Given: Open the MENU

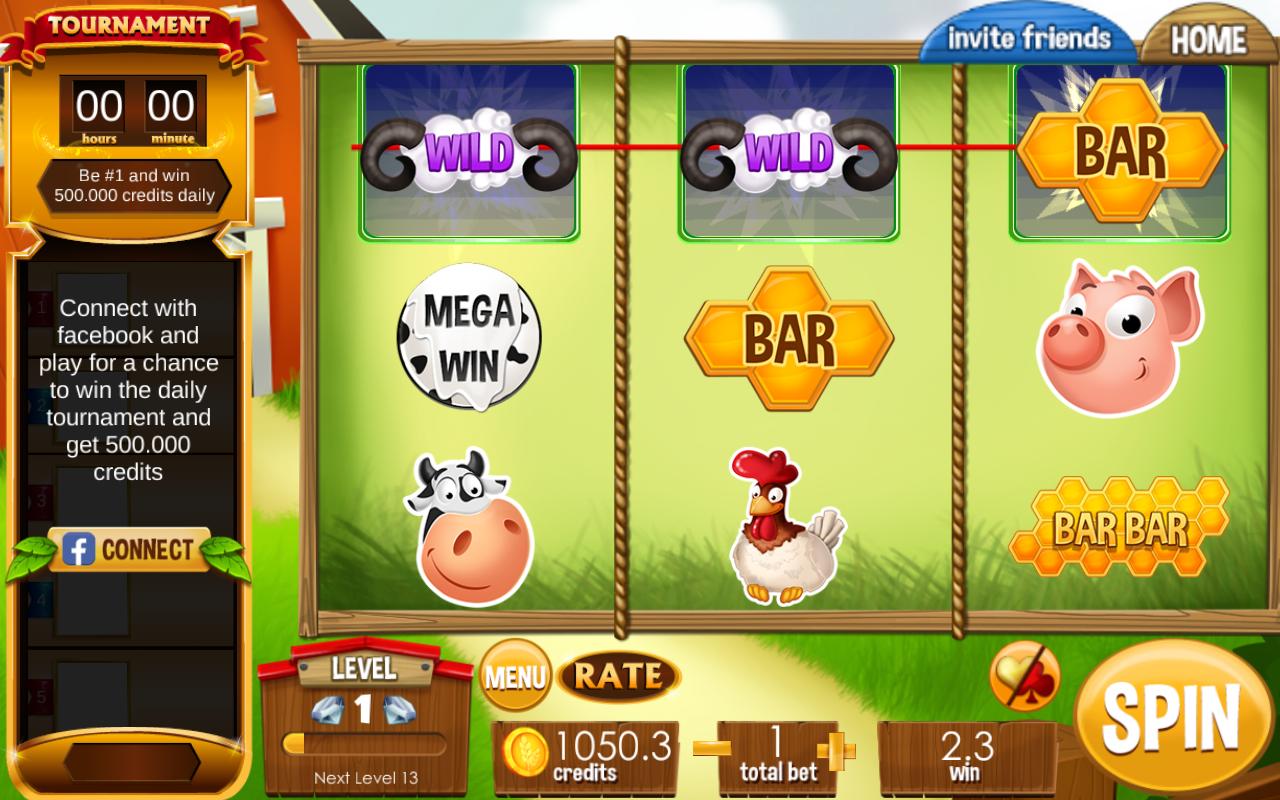Looking at the screenshot, I should (516, 676).
